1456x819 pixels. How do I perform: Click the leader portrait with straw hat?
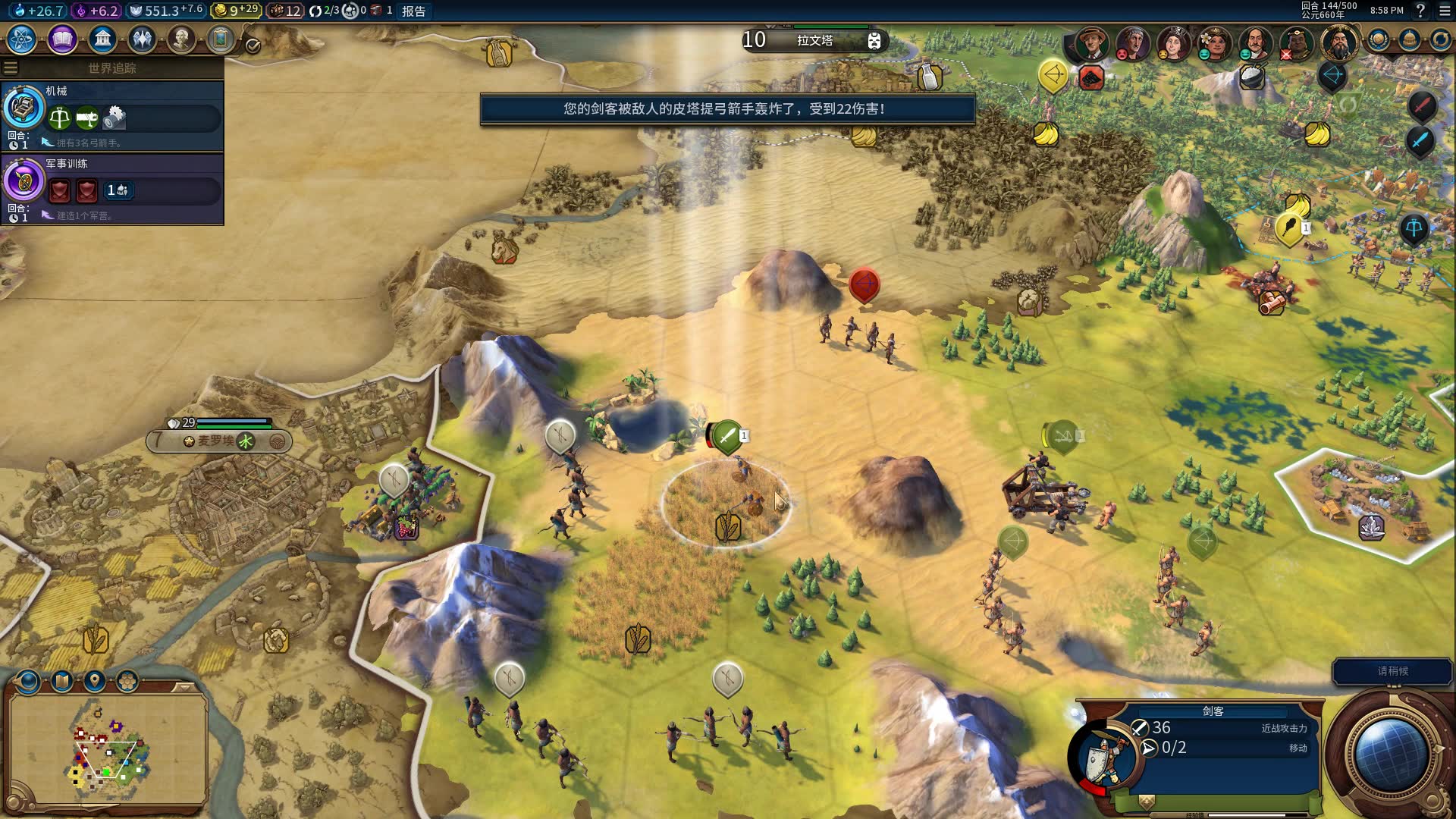tap(1092, 42)
